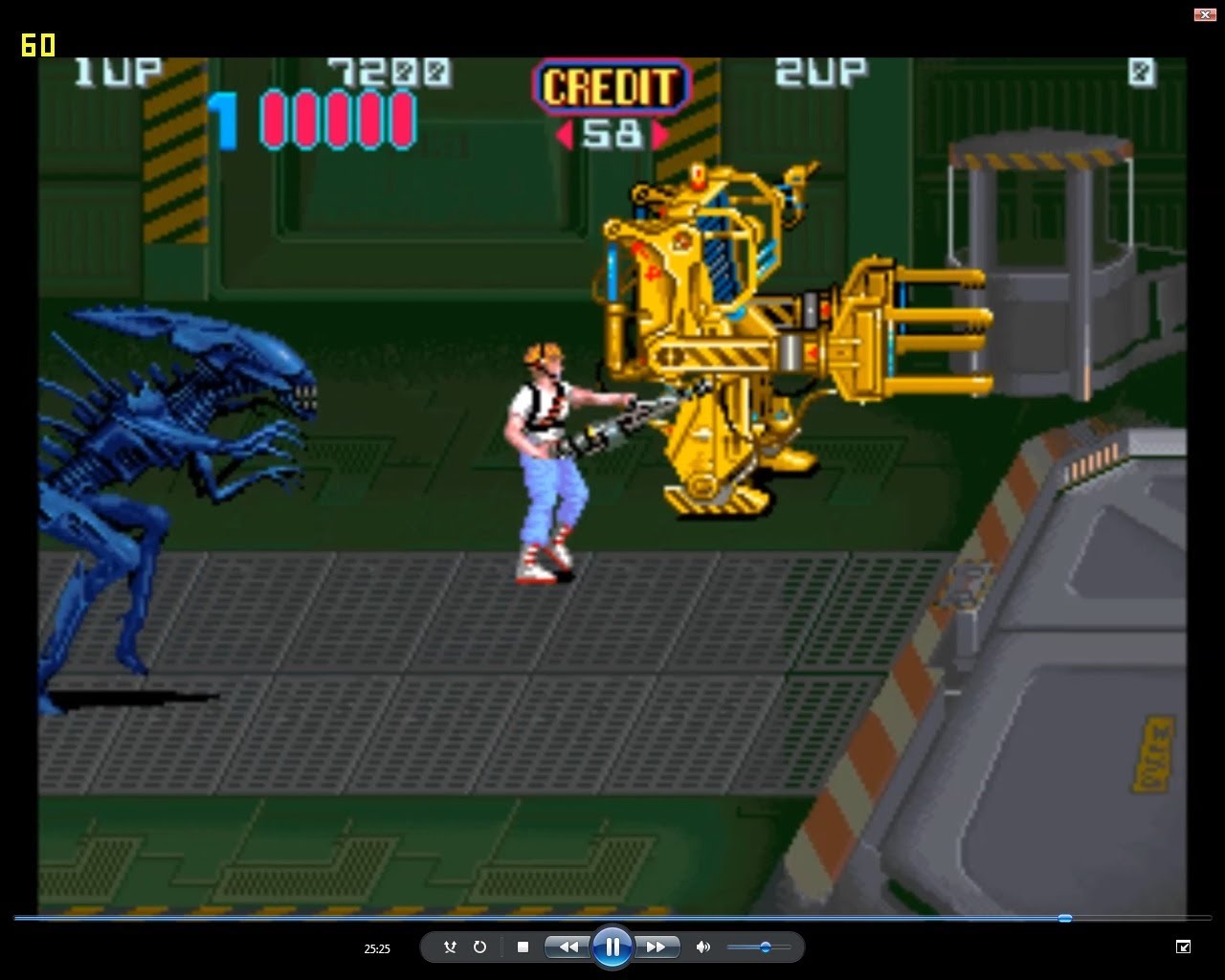The image size is (1225, 980).
Task: Mute the audio via the speaker button
Action: click(703, 947)
